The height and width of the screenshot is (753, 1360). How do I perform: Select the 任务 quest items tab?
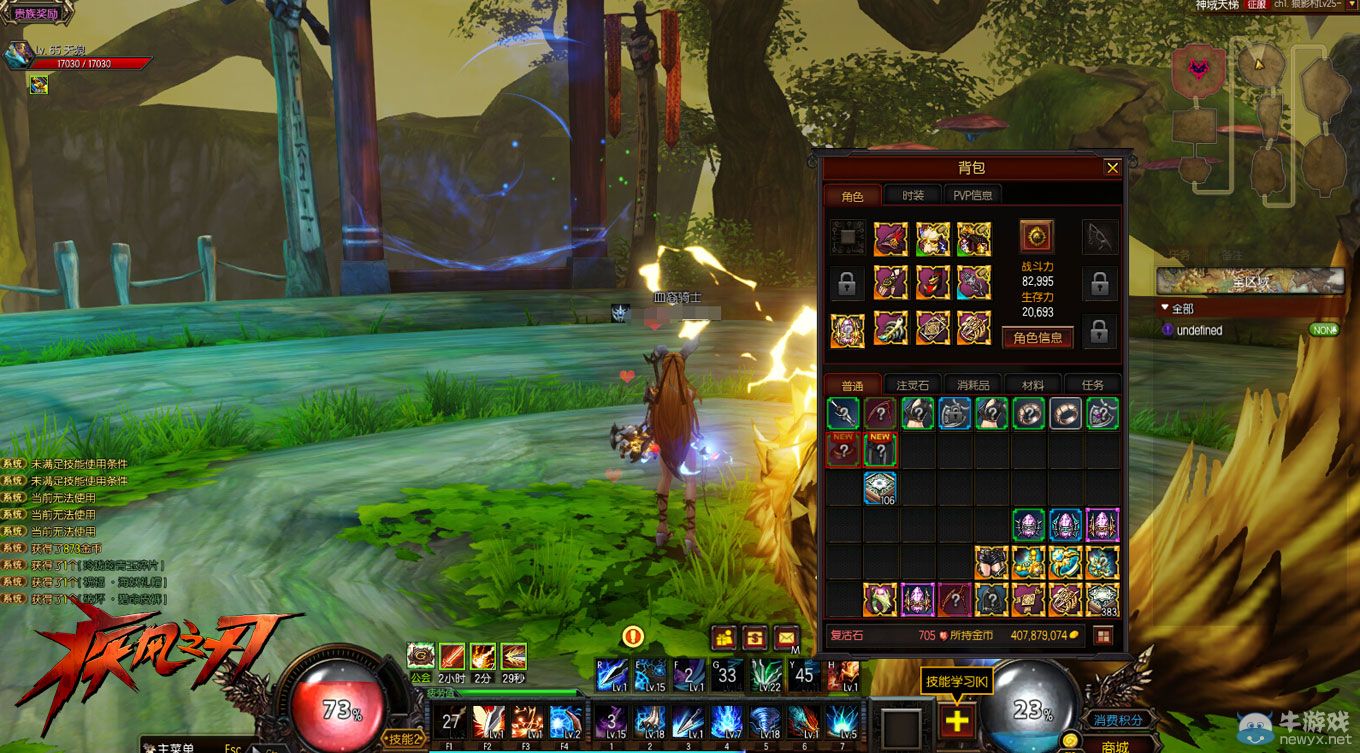click(1092, 385)
